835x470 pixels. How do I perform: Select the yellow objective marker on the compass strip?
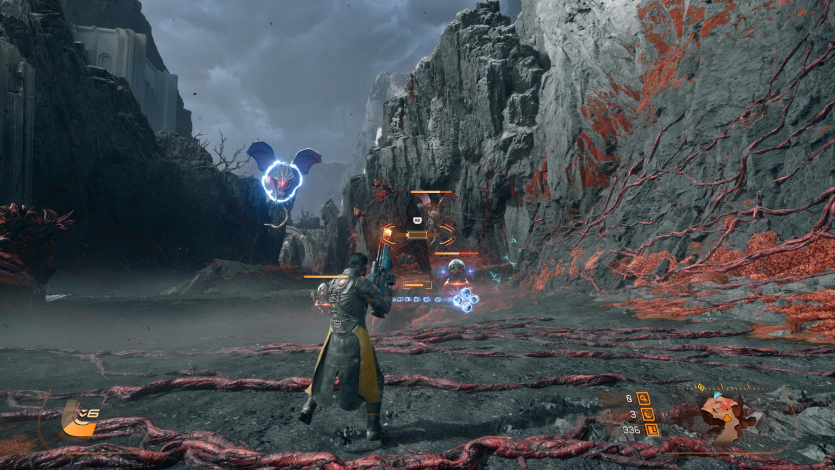(x=700, y=387)
